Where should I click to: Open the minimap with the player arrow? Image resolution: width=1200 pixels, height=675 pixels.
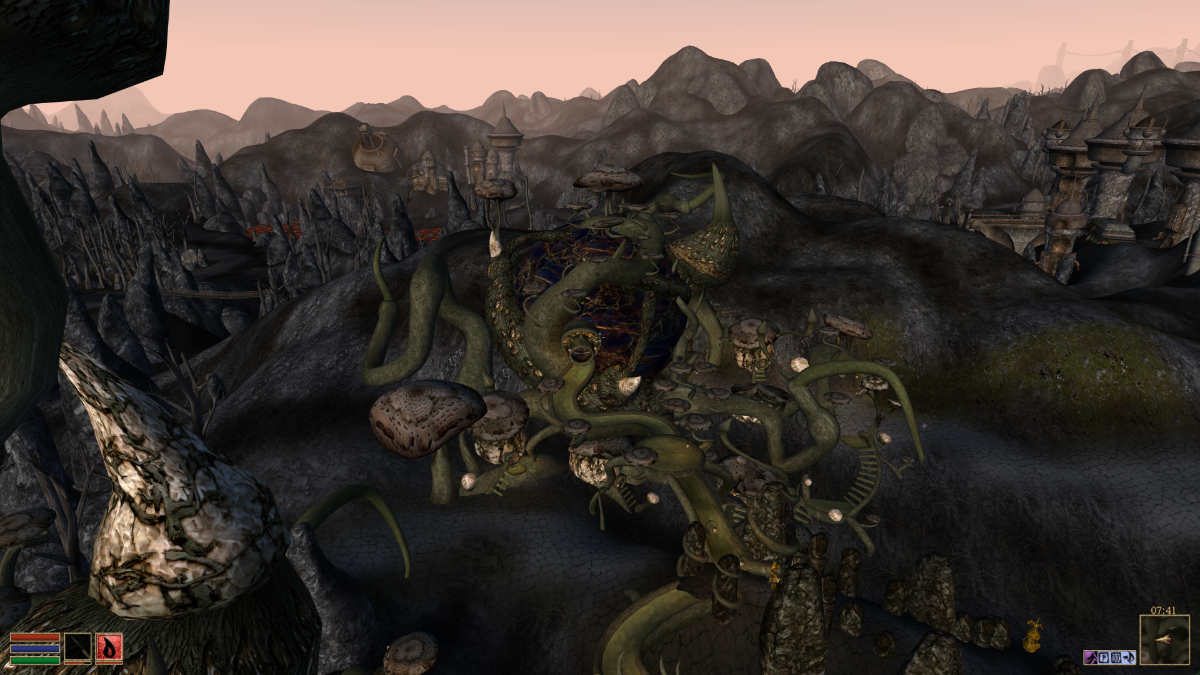1164,640
